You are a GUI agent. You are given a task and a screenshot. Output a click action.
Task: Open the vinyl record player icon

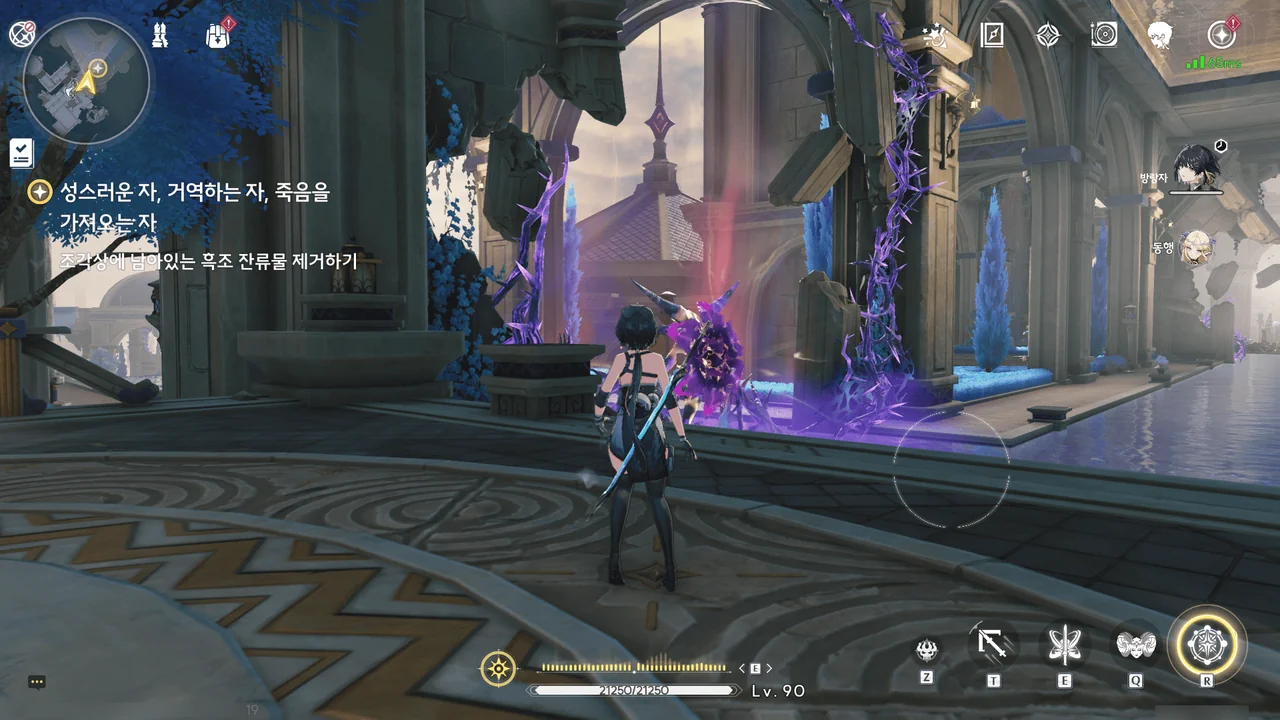click(x=1104, y=36)
